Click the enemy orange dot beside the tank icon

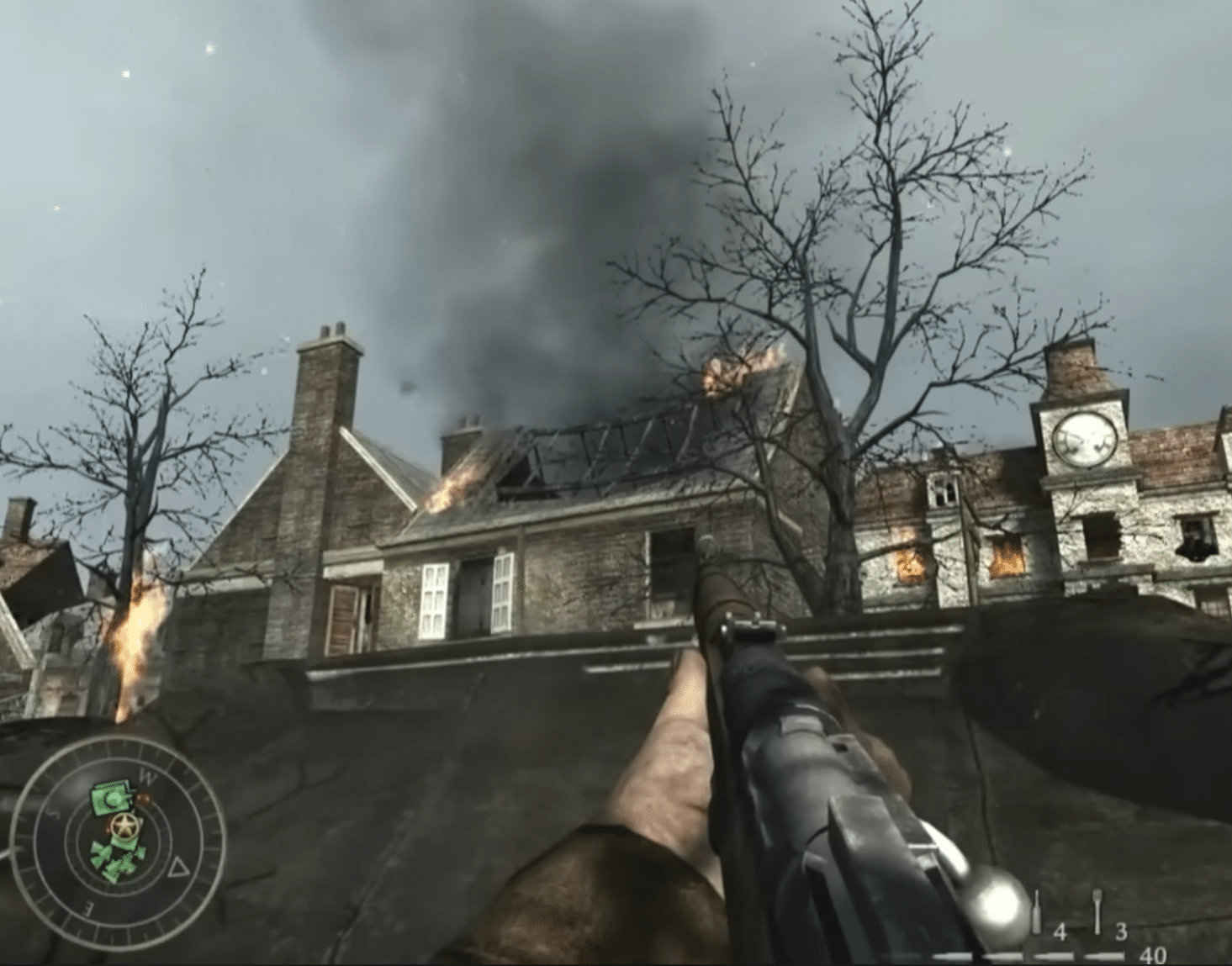point(143,799)
